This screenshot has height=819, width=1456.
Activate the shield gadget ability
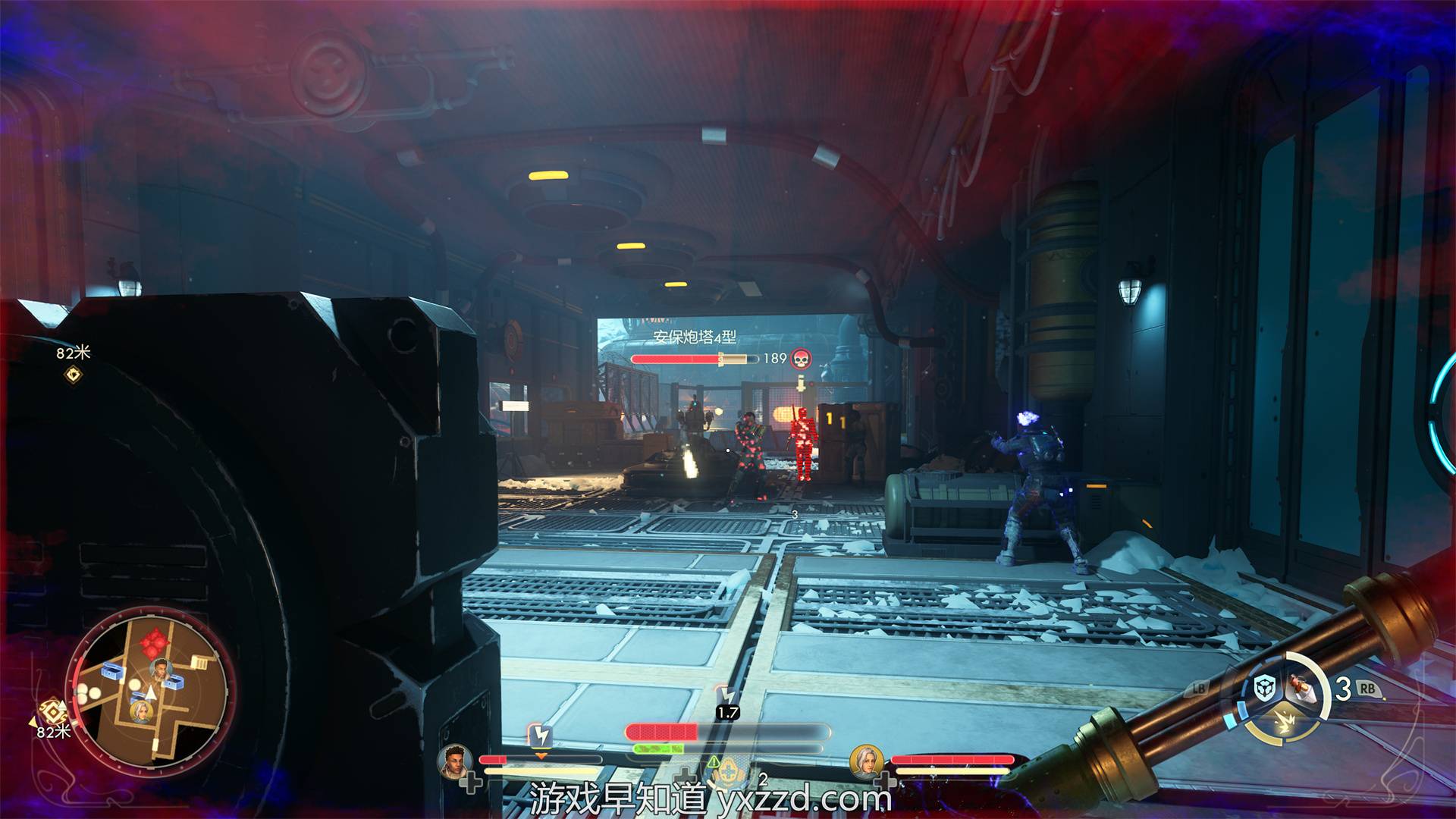pyautogui.click(x=1264, y=689)
